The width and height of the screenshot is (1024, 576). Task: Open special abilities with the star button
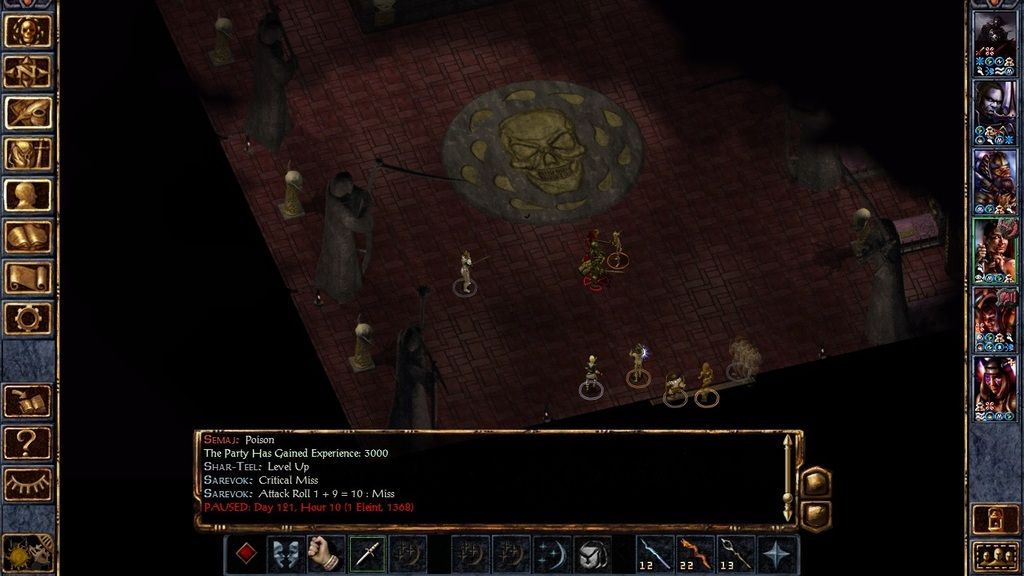tap(778, 554)
